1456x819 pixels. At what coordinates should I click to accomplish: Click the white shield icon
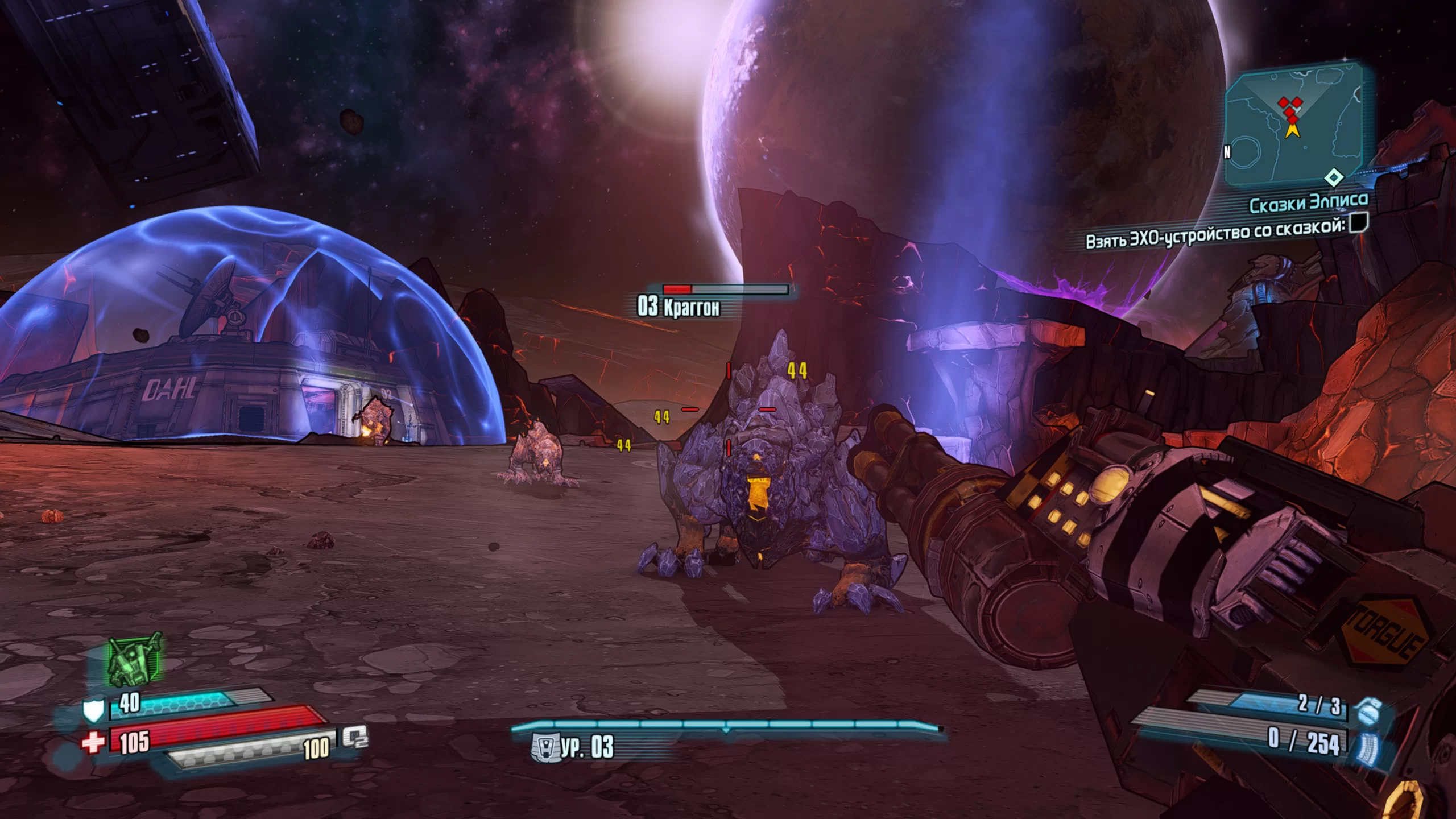coord(93,710)
